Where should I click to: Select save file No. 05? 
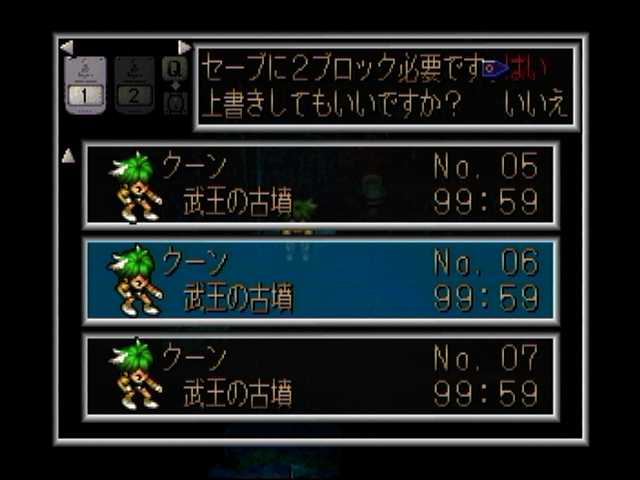point(320,185)
